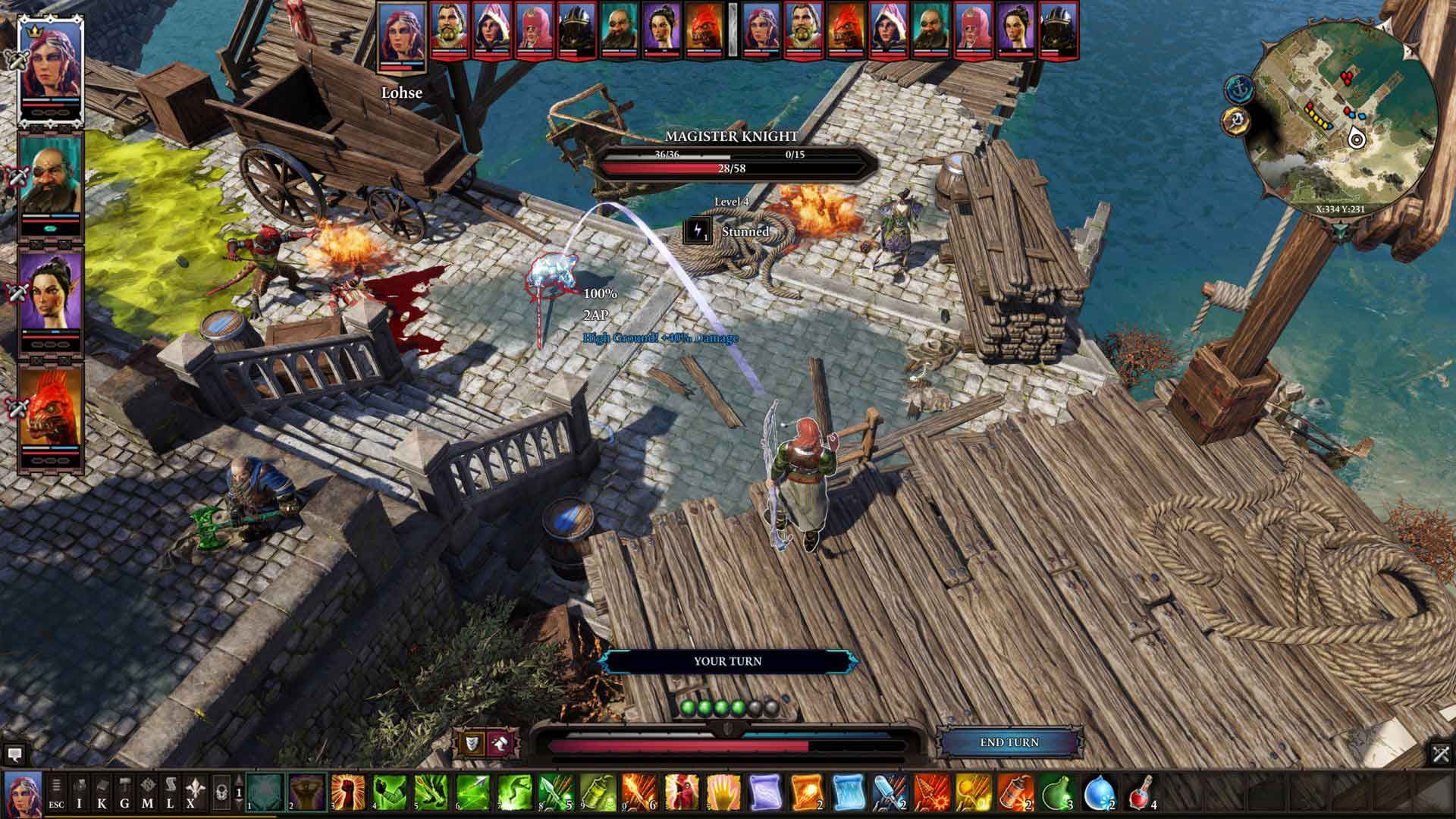Click the YOUR TURN banner
The width and height of the screenshot is (1456, 819).
point(728,661)
